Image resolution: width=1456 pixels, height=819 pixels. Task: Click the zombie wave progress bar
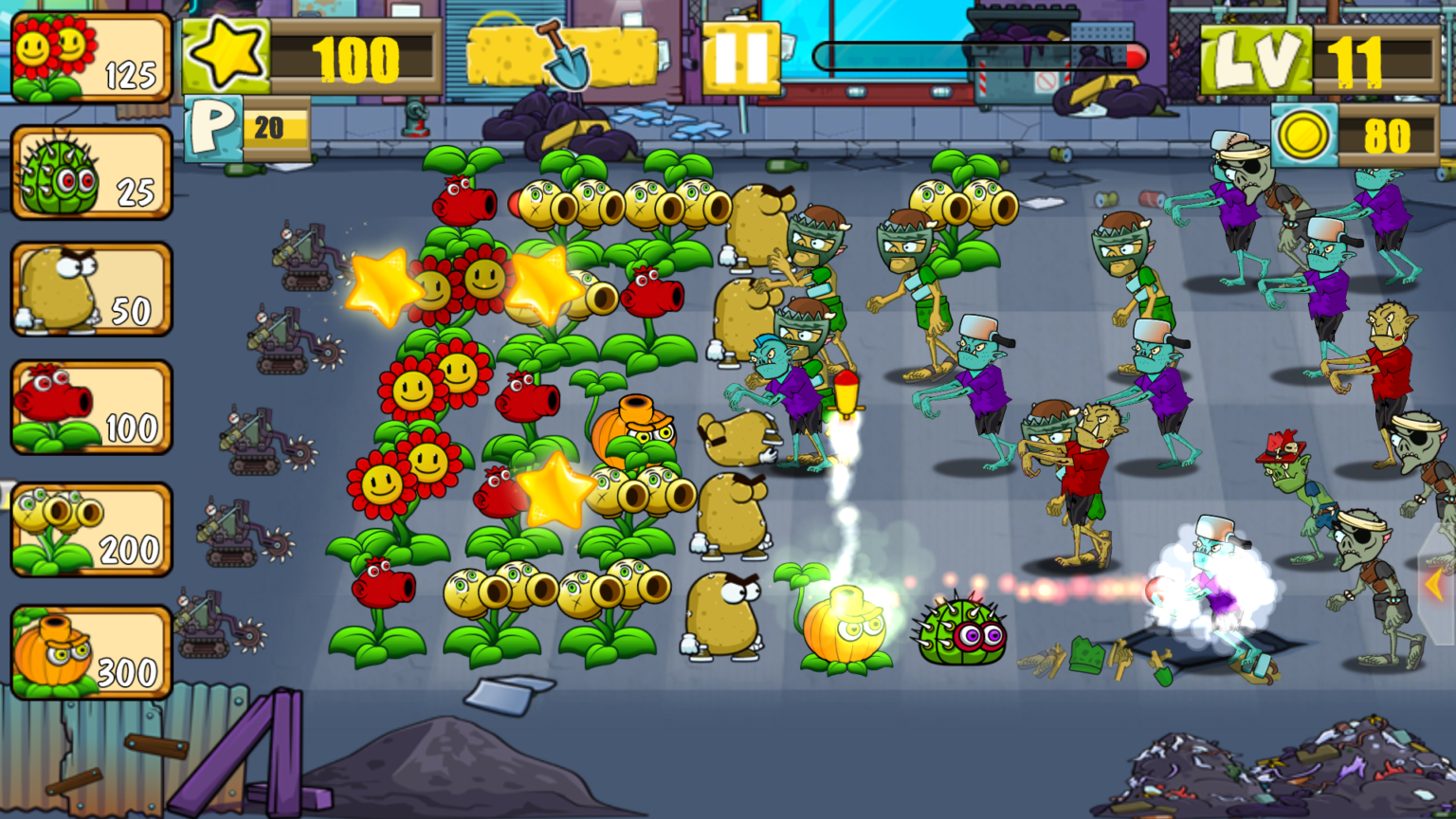point(981,57)
